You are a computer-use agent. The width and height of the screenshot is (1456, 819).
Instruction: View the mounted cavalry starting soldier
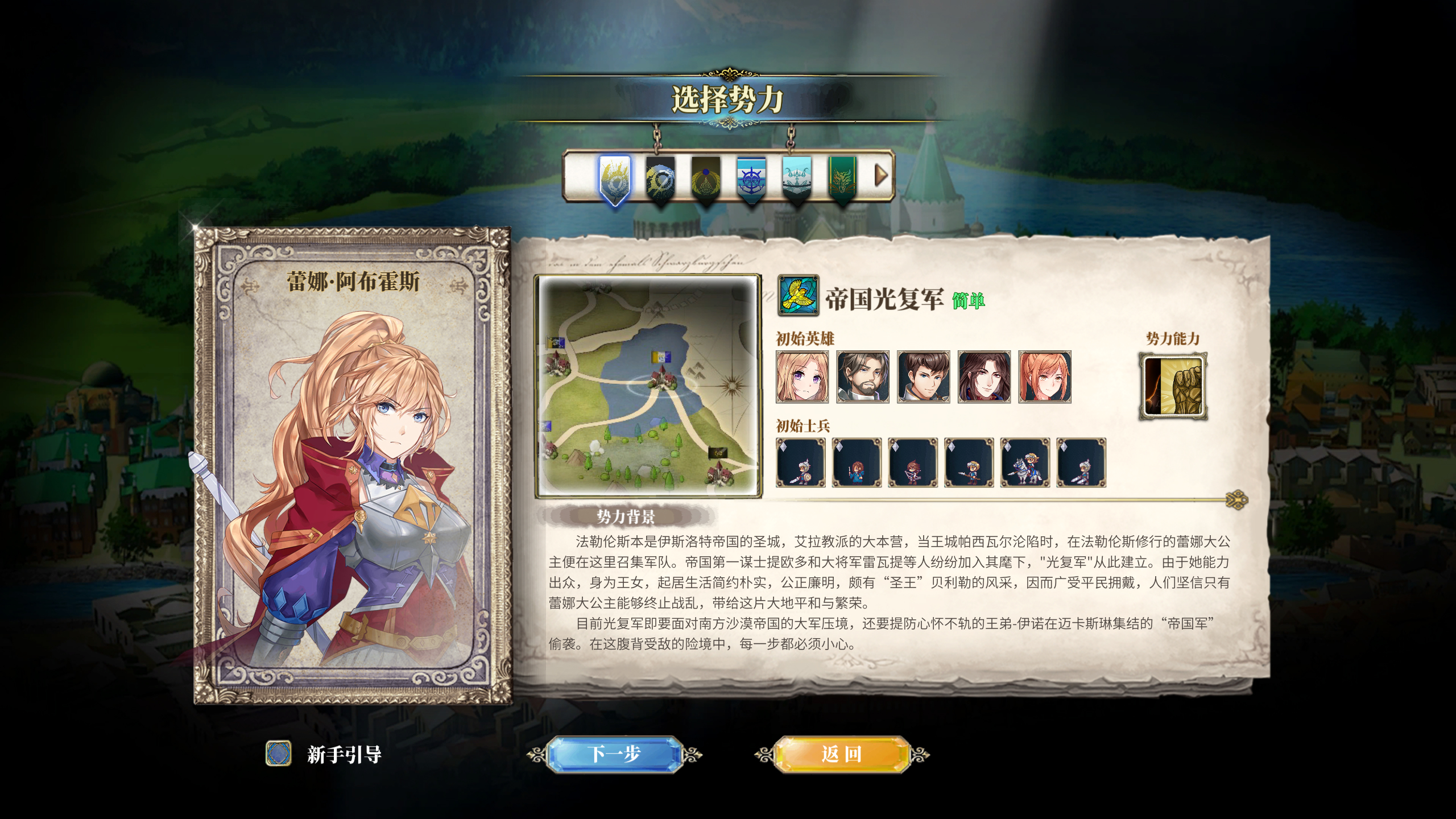click(1025, 462)
